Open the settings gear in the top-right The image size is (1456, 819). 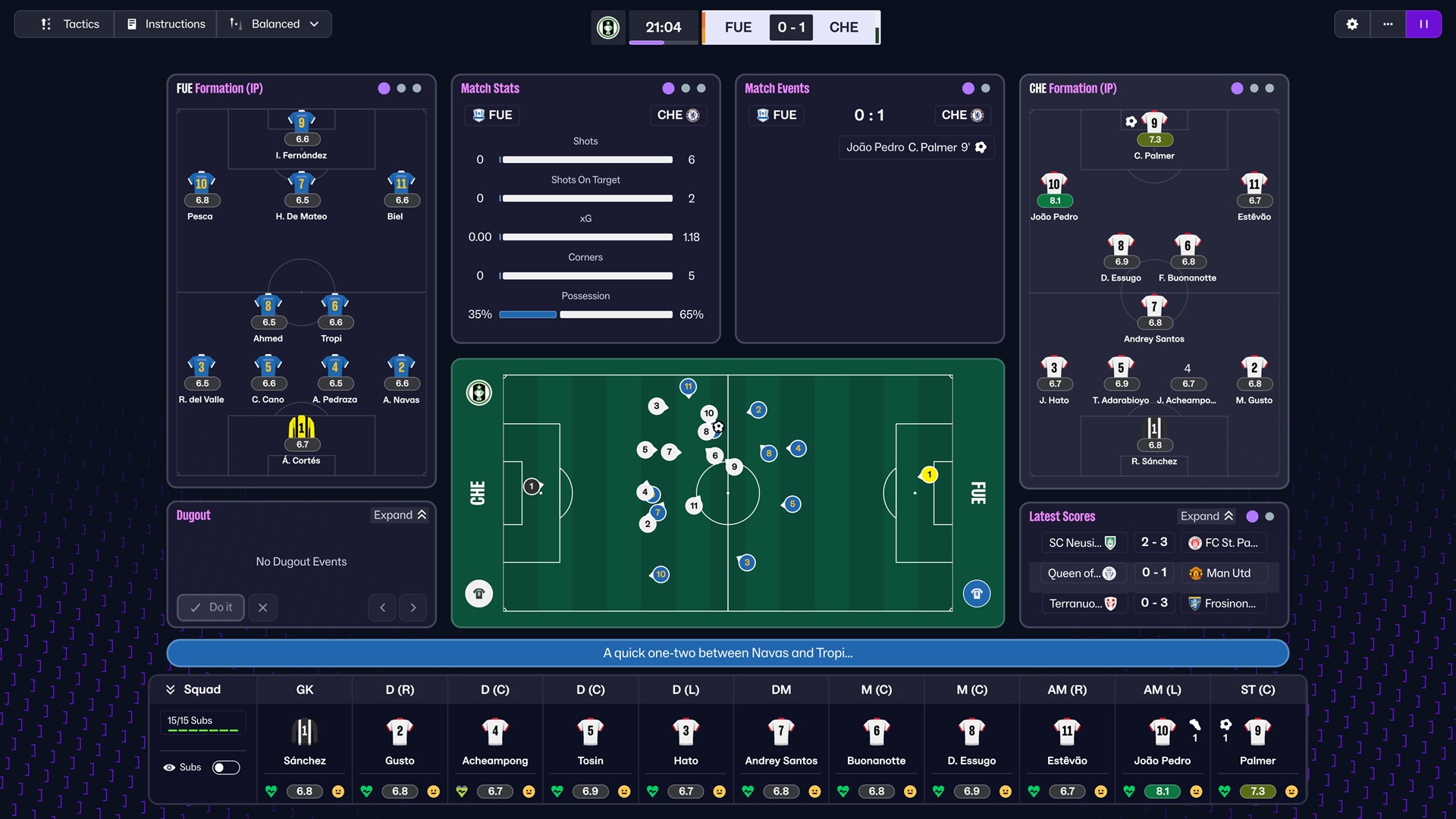tap(1353, 24)
